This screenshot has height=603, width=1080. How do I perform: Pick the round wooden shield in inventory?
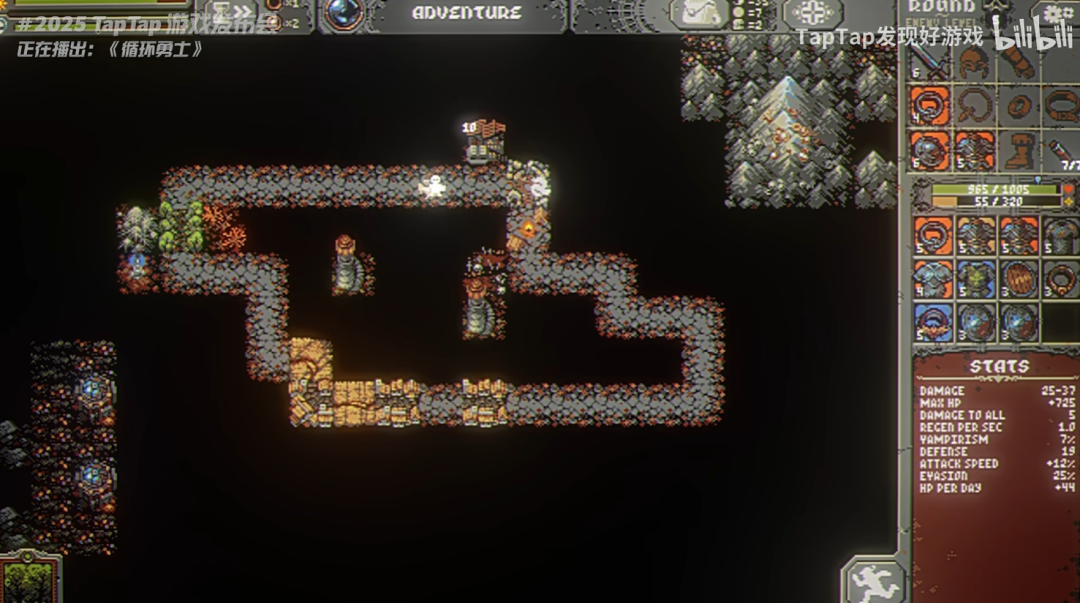[x=1018, y=280]
